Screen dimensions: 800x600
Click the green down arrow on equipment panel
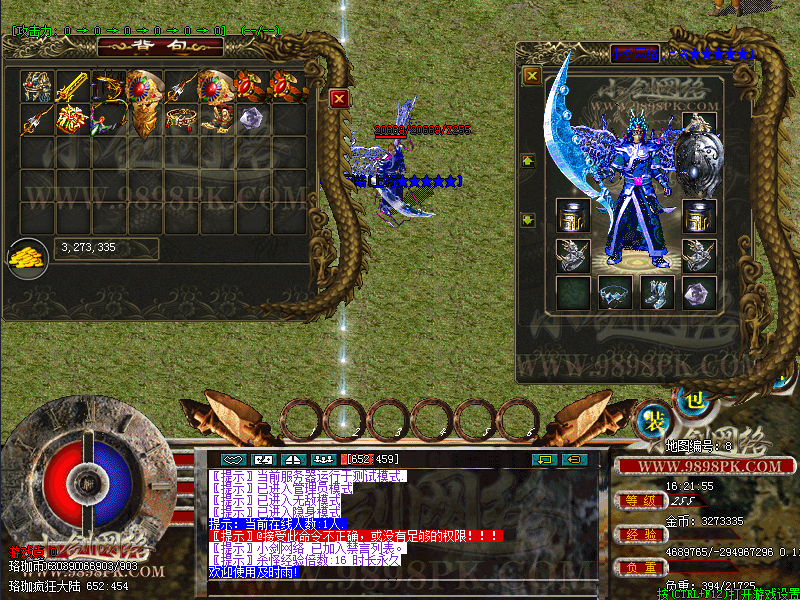point(528,220)
